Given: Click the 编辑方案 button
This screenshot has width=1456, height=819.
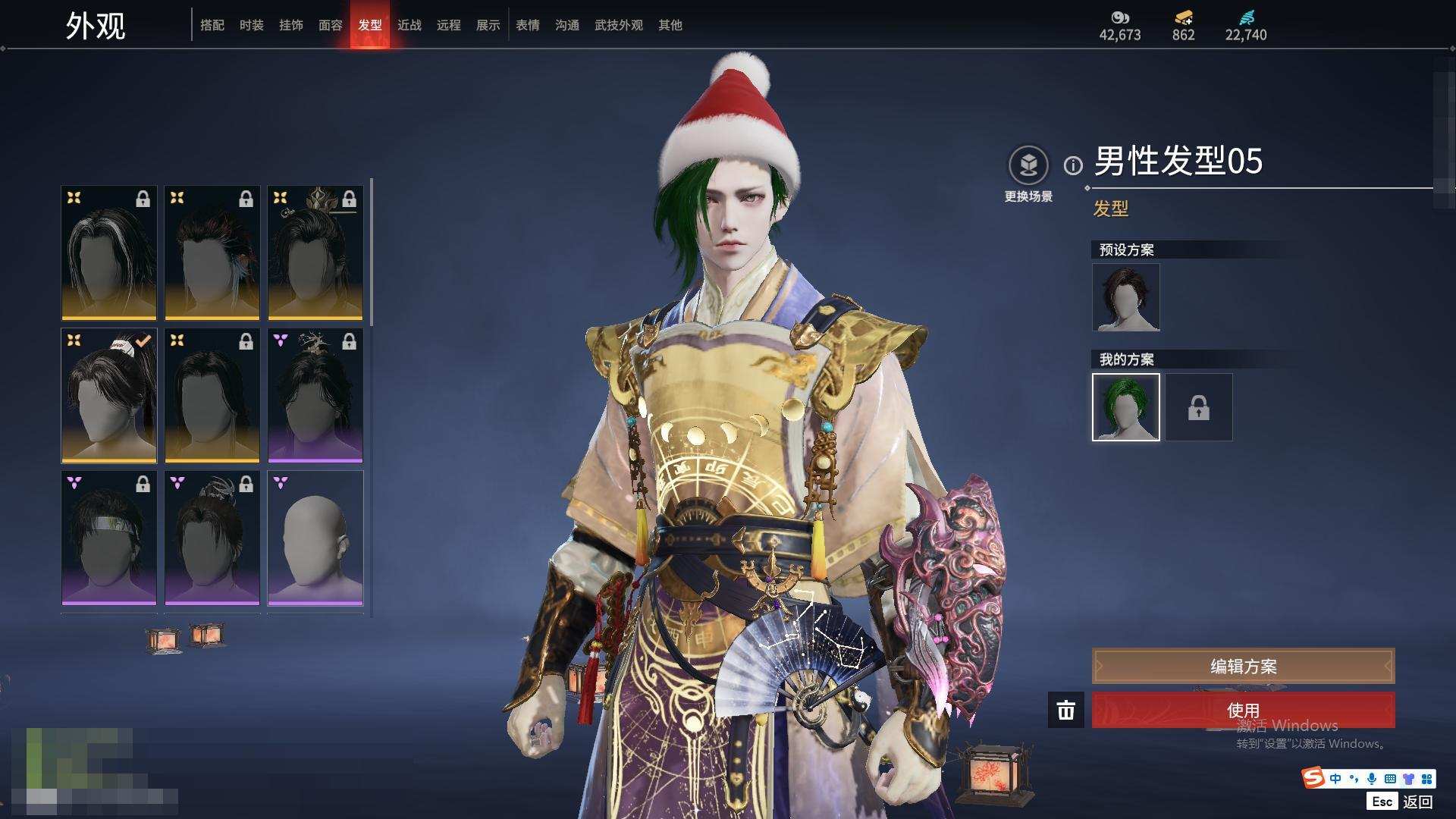Looking at the screenshot, I should [1243, 667].
